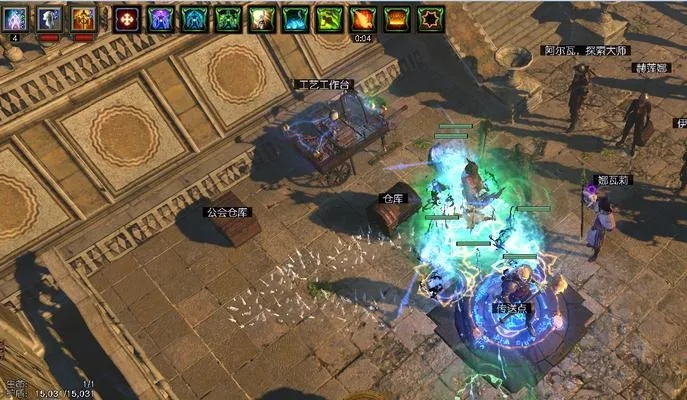Click the fire buff icon with 0:04 timer

point(363,18)
